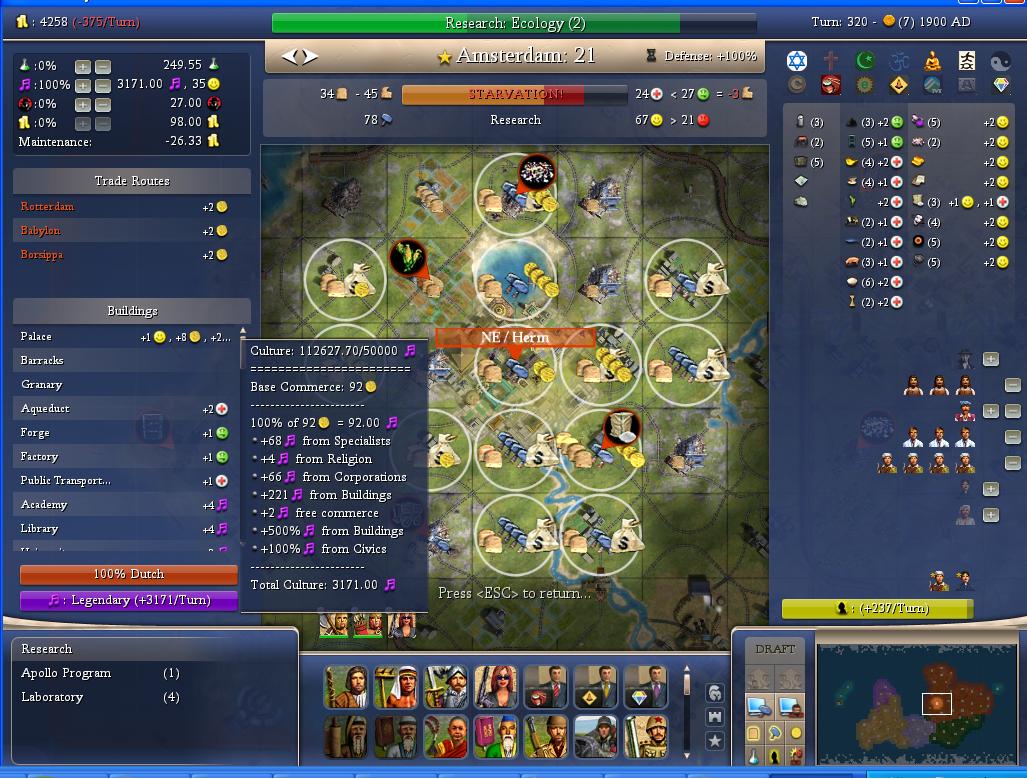
Task: Click the great person points bar
Action: coord(877,608)
